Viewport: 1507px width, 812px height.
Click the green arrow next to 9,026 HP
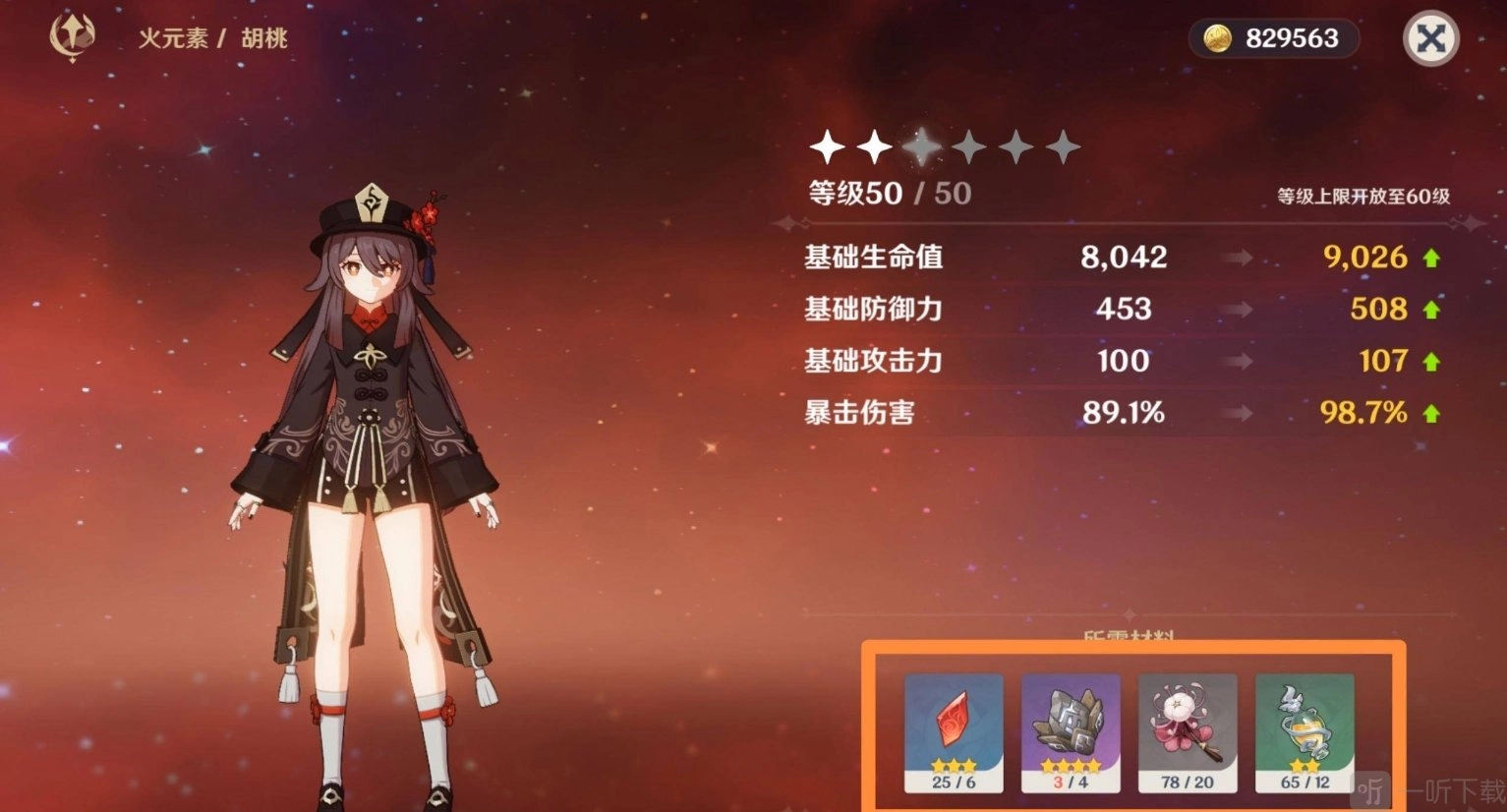[1430, 257]
